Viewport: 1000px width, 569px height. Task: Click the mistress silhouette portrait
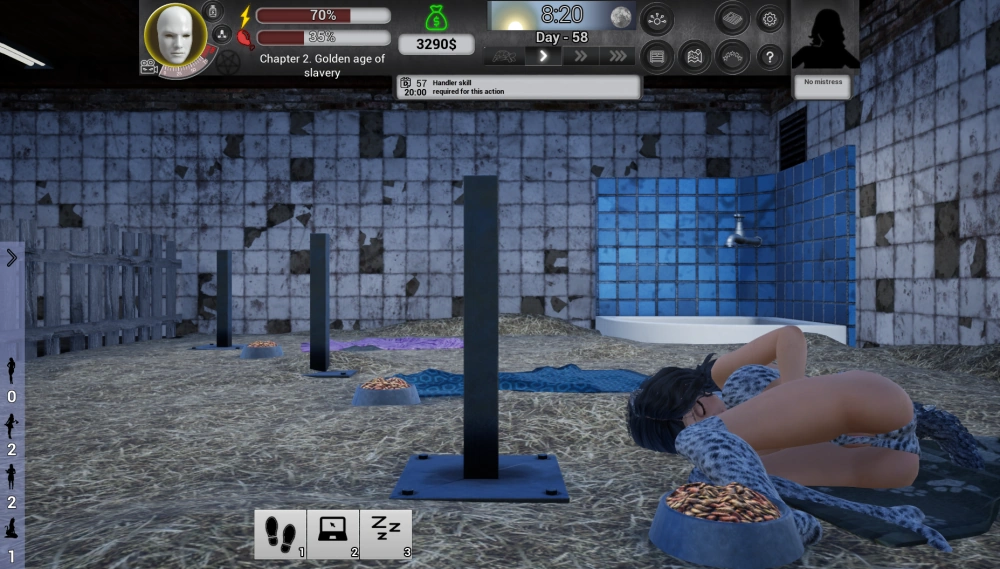(824, 39)
